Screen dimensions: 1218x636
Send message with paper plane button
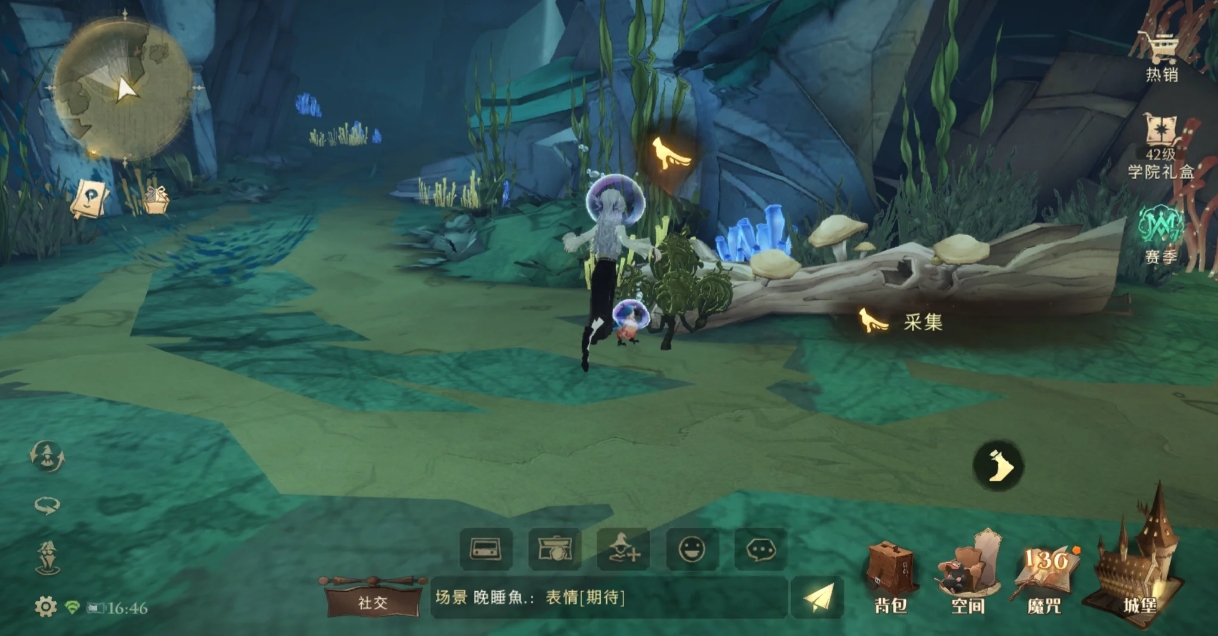click(x=817, y=598)
